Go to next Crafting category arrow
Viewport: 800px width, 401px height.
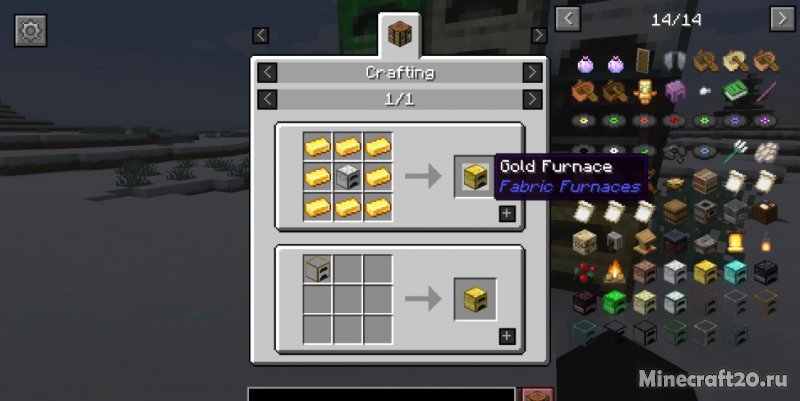pyautogui.click(x=533, y=73)
